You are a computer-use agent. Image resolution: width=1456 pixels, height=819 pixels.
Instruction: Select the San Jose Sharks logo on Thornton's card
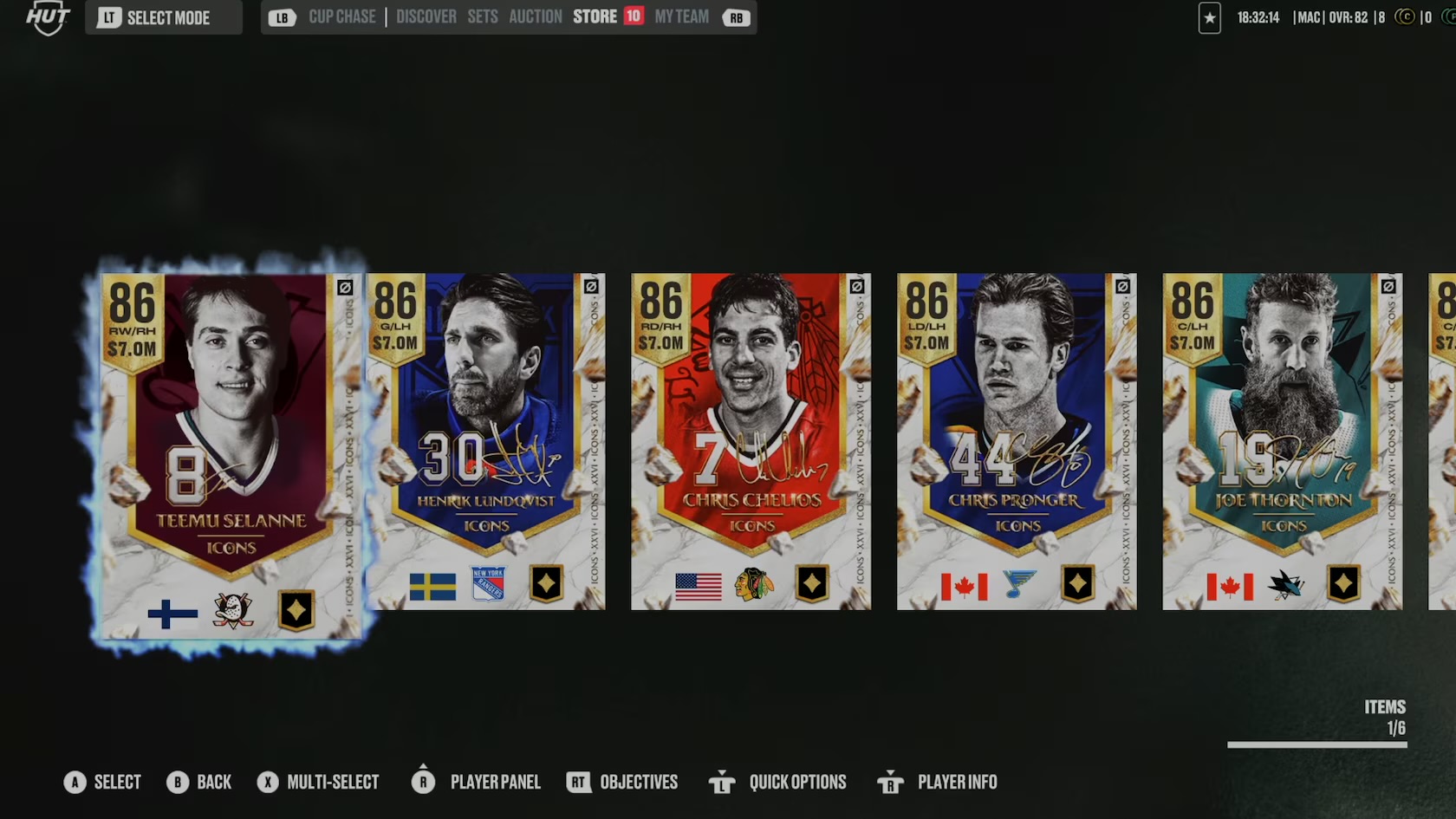pyautogui.click(x=1287, y=586)
